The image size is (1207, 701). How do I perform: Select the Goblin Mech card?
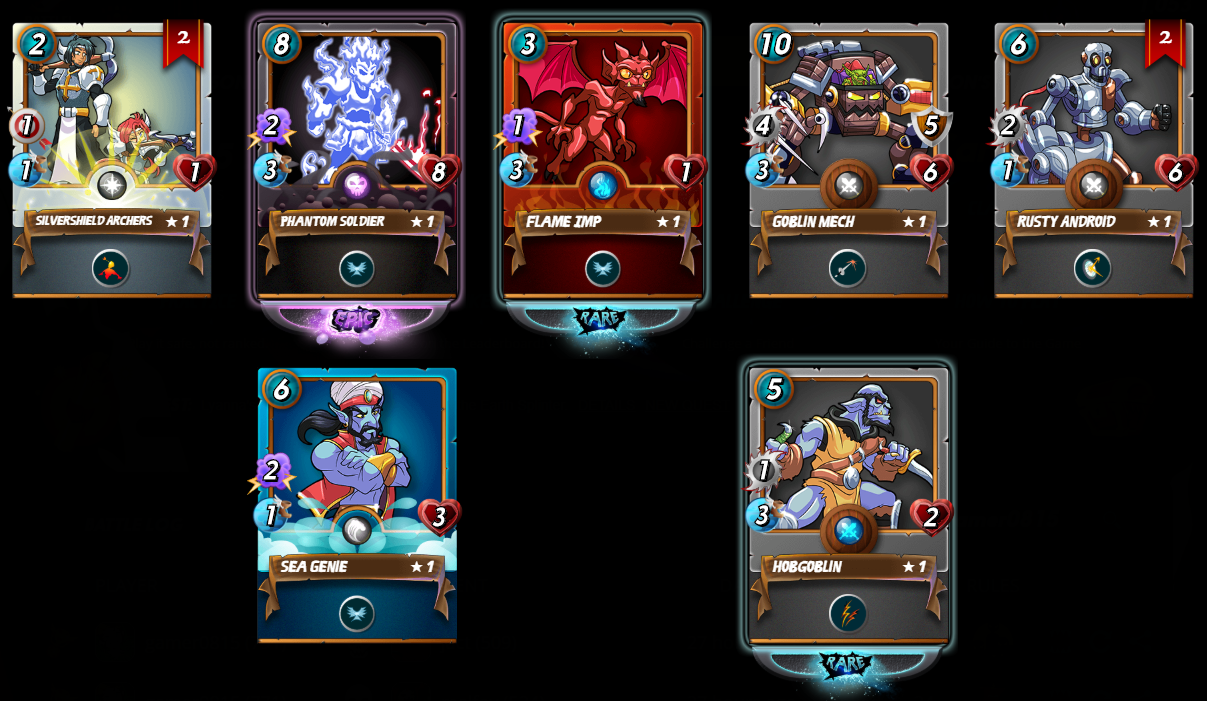848,160
